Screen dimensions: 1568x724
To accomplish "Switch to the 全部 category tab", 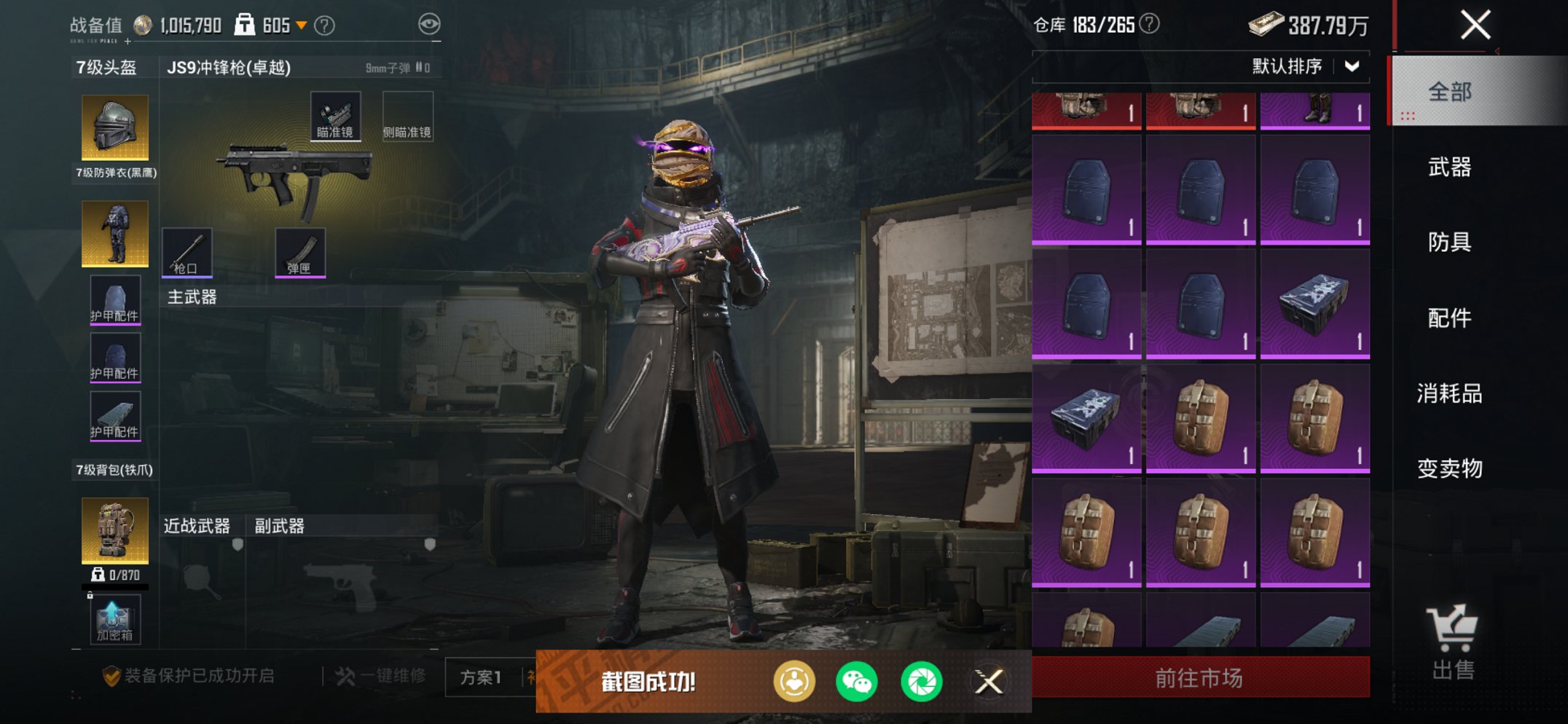I will click(1450, 92).
